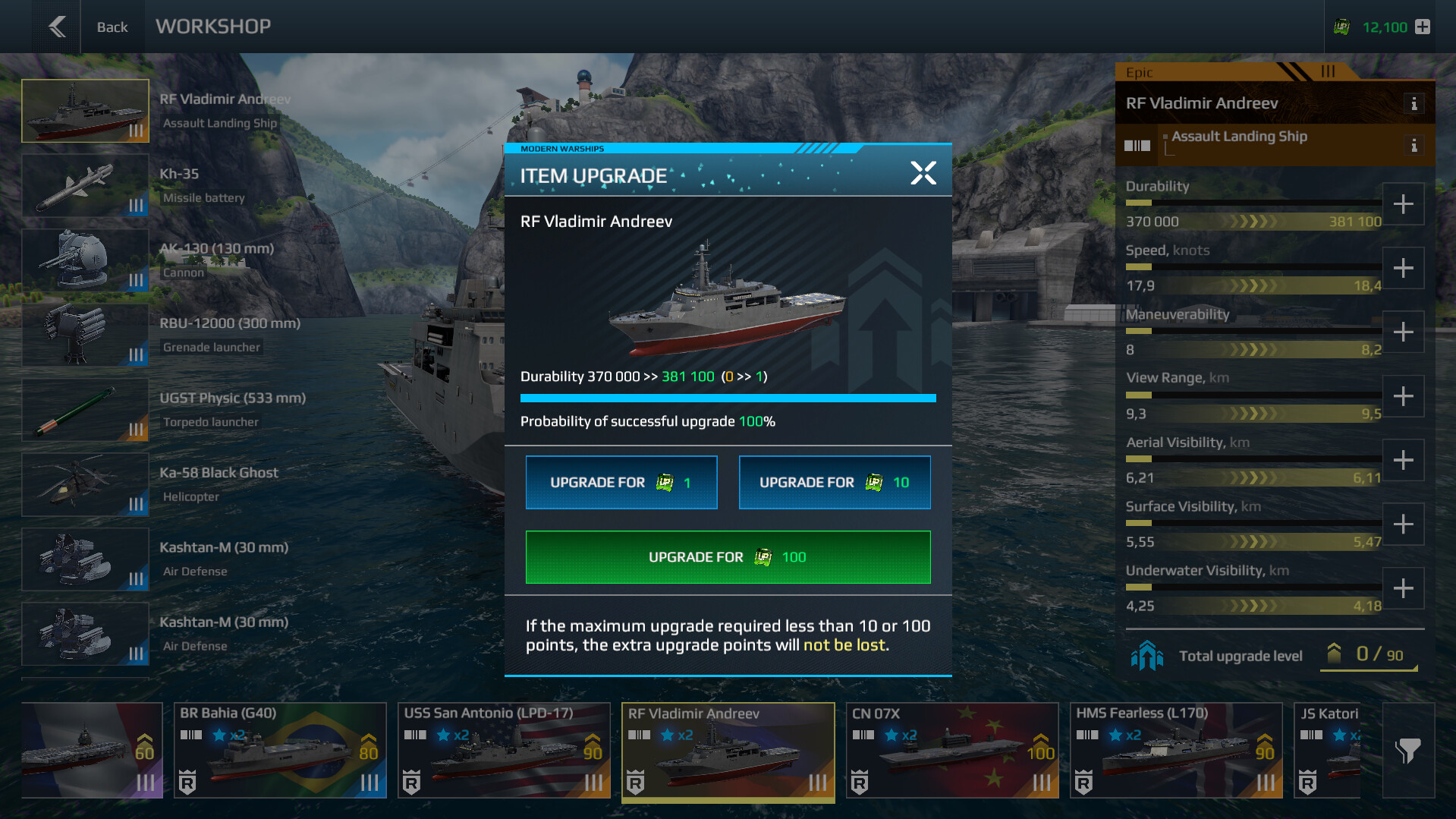Open the RBU-12000 grenade launcher slot

click(x=85, y=335)
